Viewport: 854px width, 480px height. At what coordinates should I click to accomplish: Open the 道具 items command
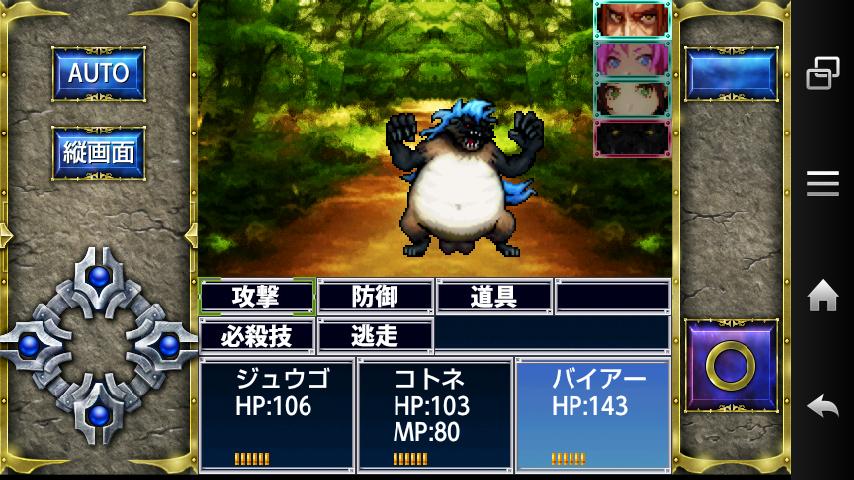[494, 297]
